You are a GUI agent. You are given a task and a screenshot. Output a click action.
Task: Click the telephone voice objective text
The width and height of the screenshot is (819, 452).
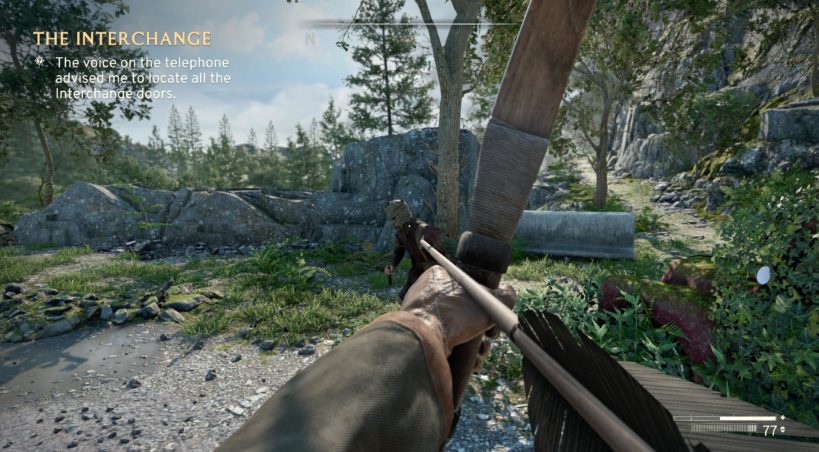tap(130, 77)
